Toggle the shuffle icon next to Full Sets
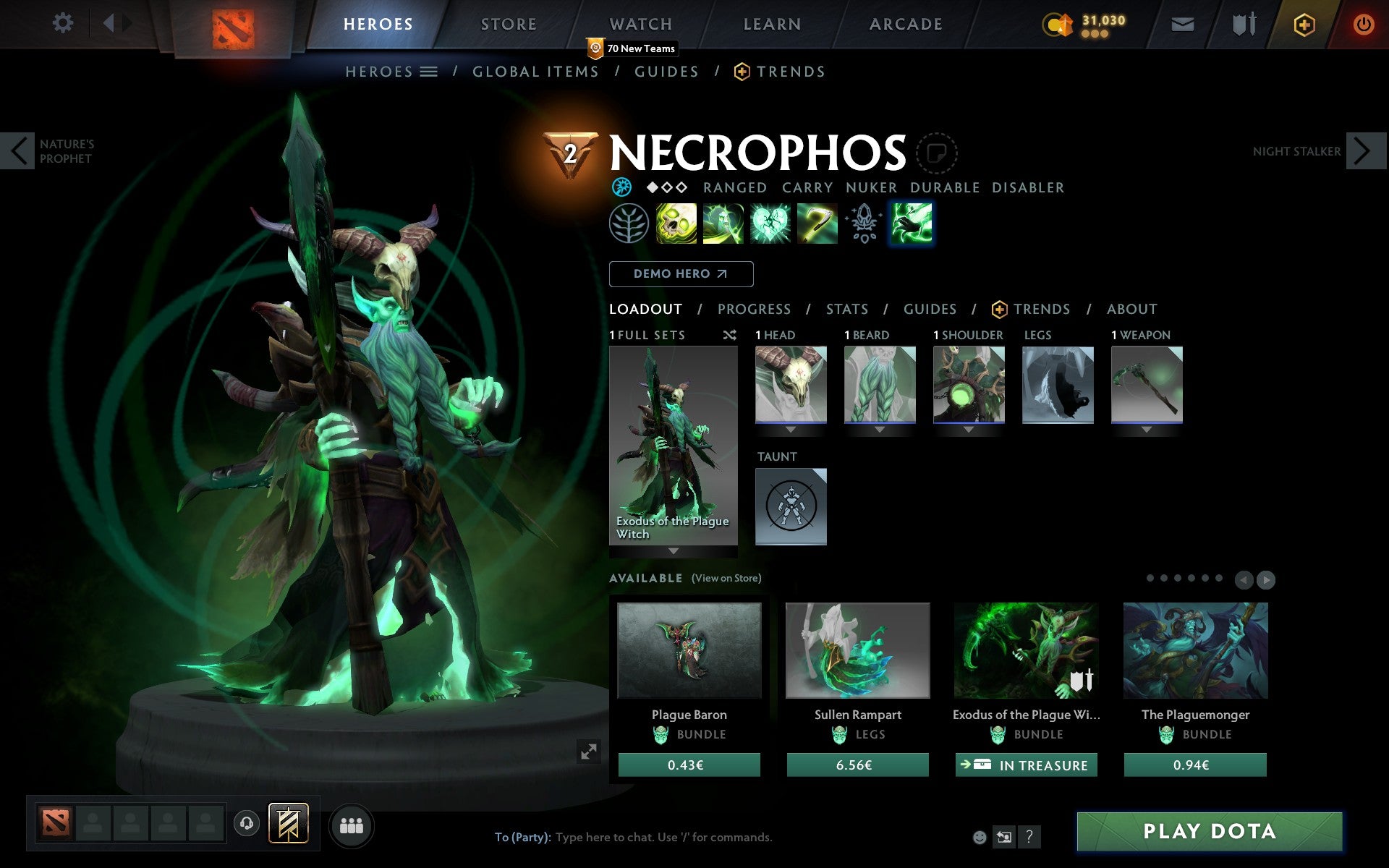 [x=729, y=335]
